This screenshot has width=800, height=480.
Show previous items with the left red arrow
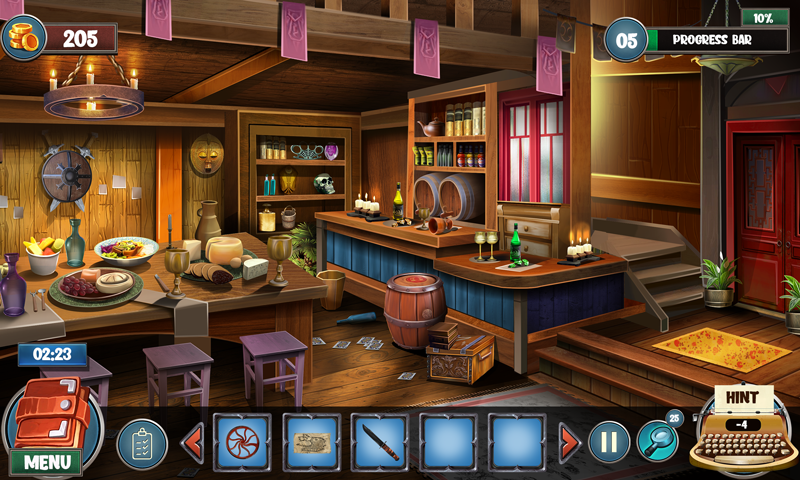point(192,441)
